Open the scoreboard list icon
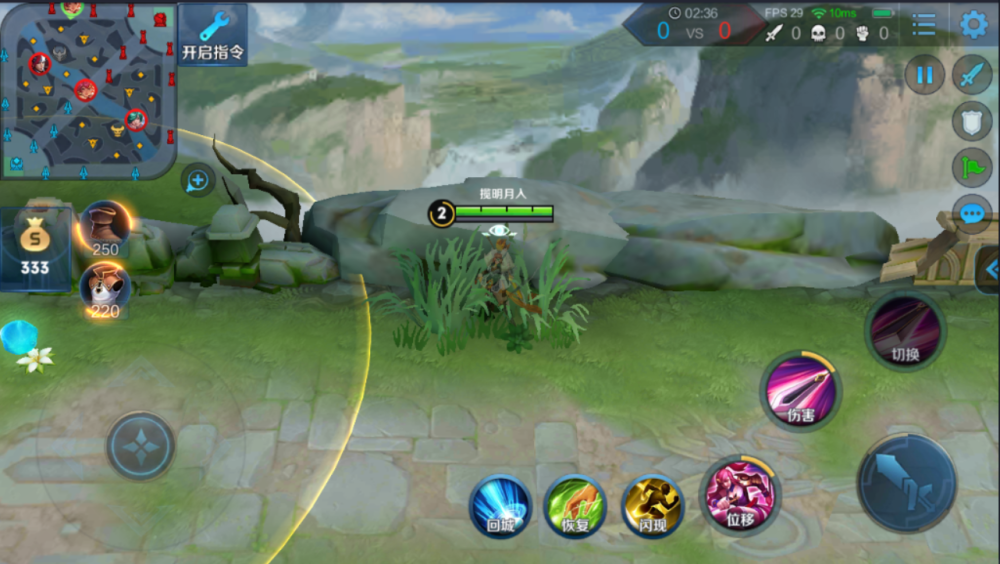1000x564 pixels. click(x=924, y=25)
